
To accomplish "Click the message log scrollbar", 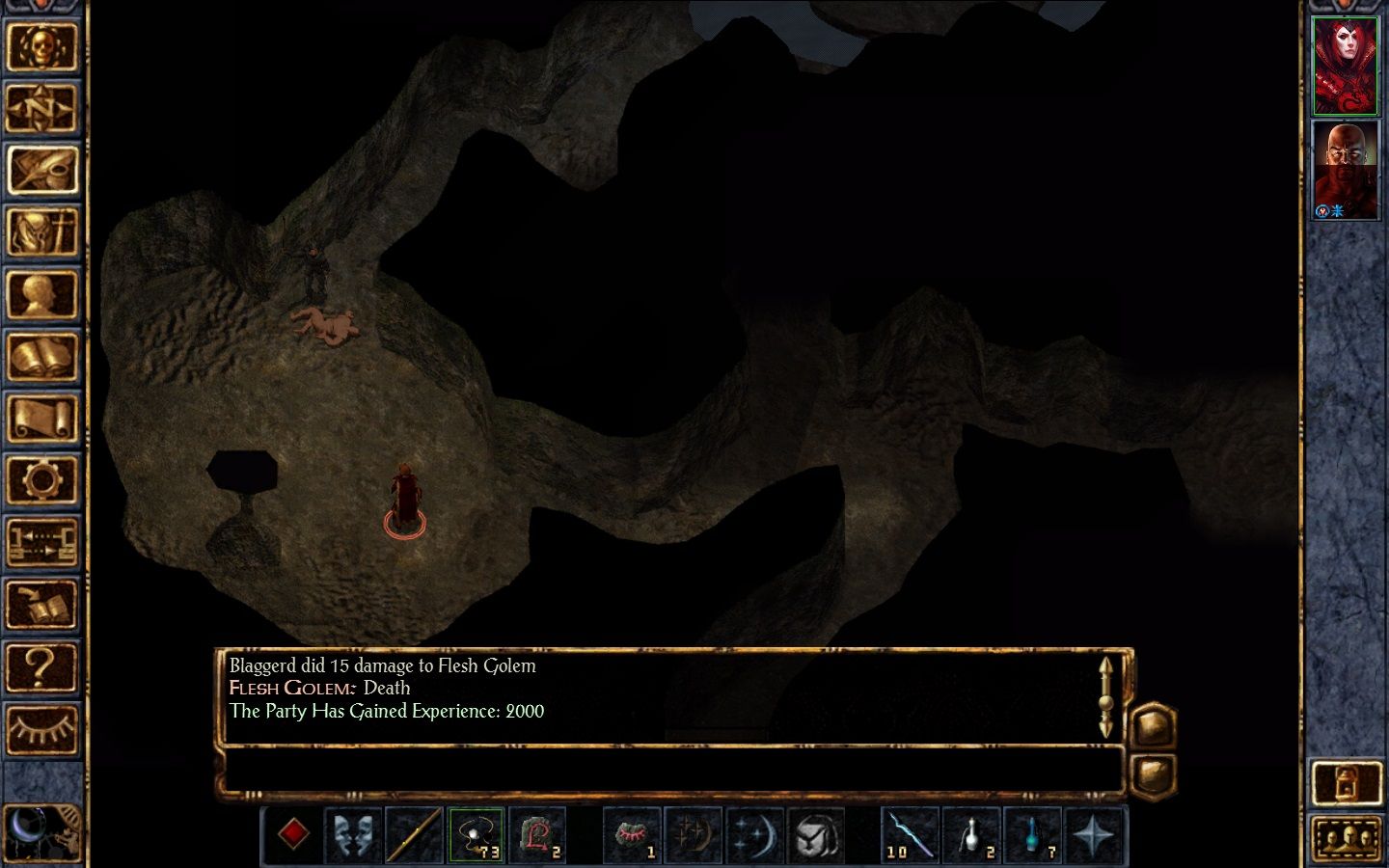I will click(1105, 696).
